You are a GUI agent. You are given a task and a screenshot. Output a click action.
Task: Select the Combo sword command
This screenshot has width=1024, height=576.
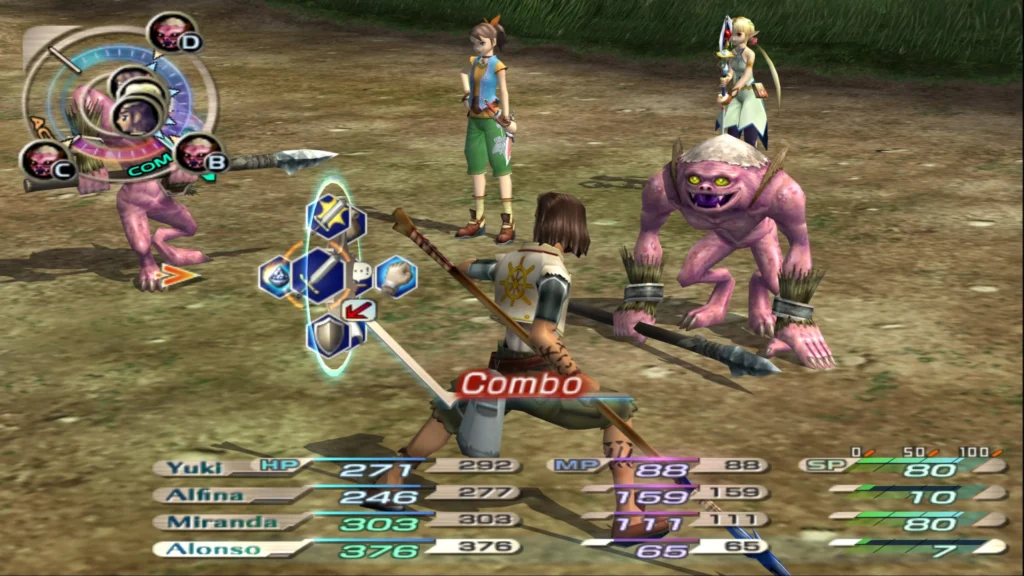point(318,275)
